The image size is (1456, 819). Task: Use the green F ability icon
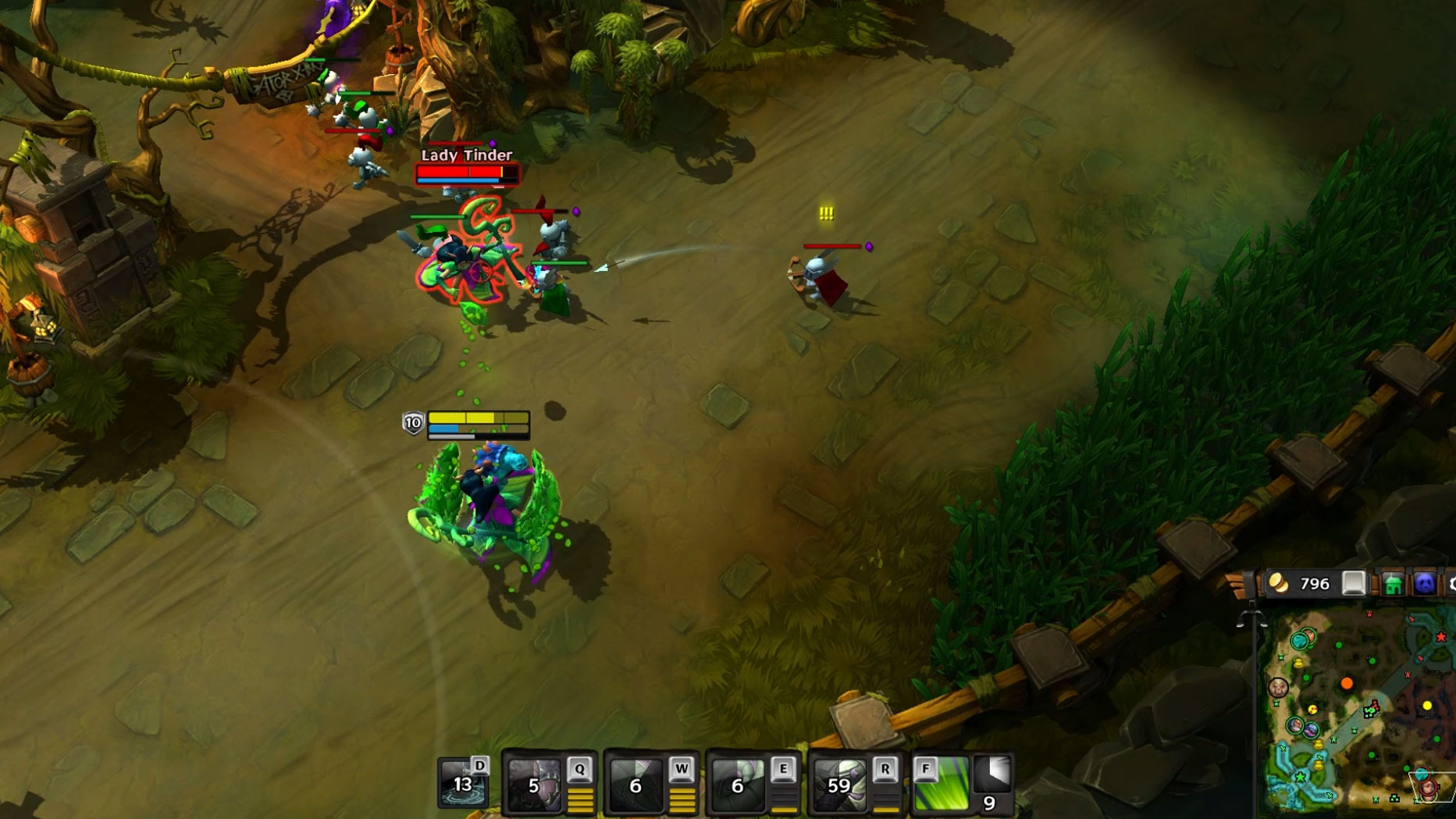(x=941, y=784)
